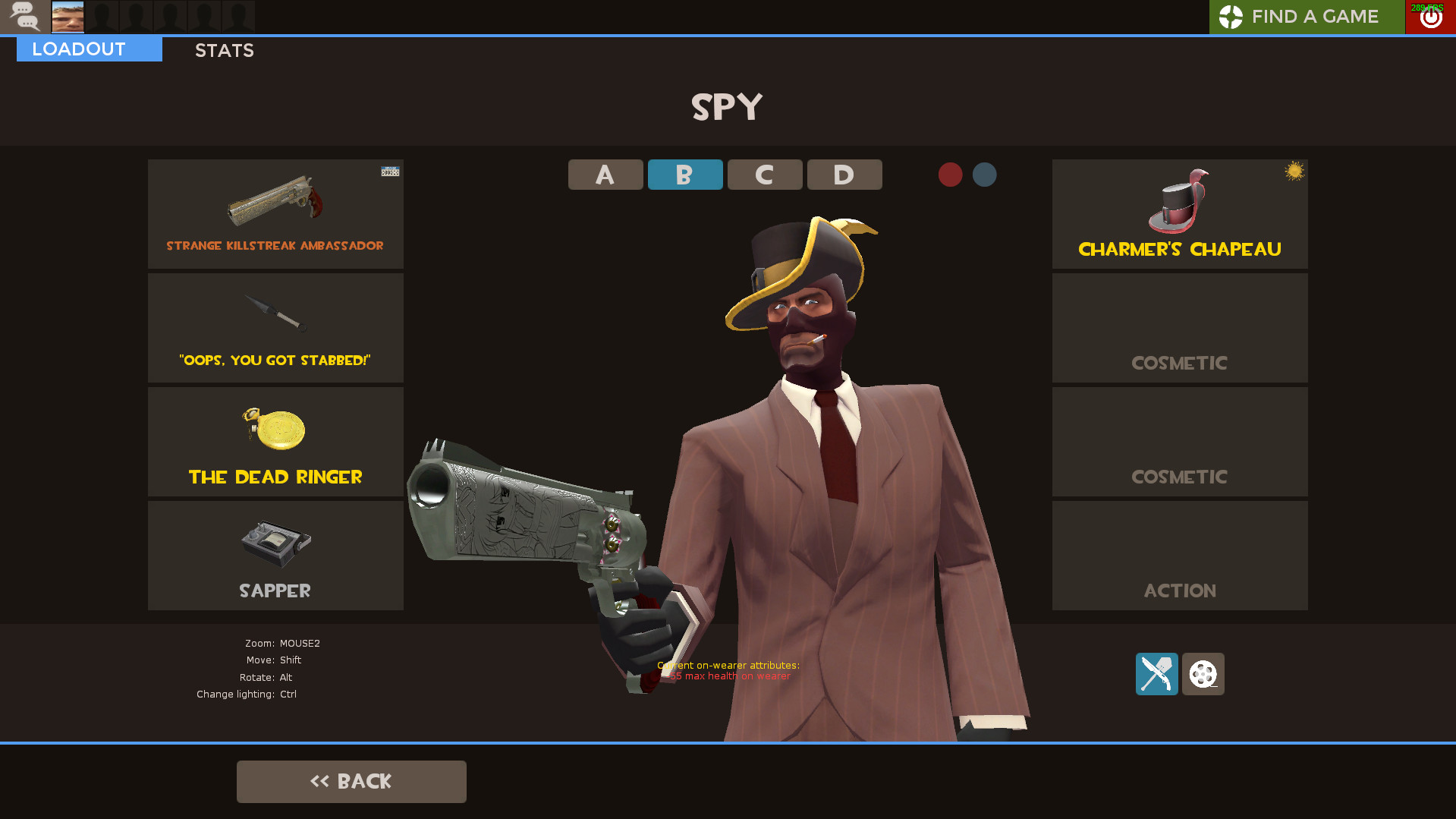1456x819 pixels.
Task: Select loadout preset D
Action: (844, 174)
